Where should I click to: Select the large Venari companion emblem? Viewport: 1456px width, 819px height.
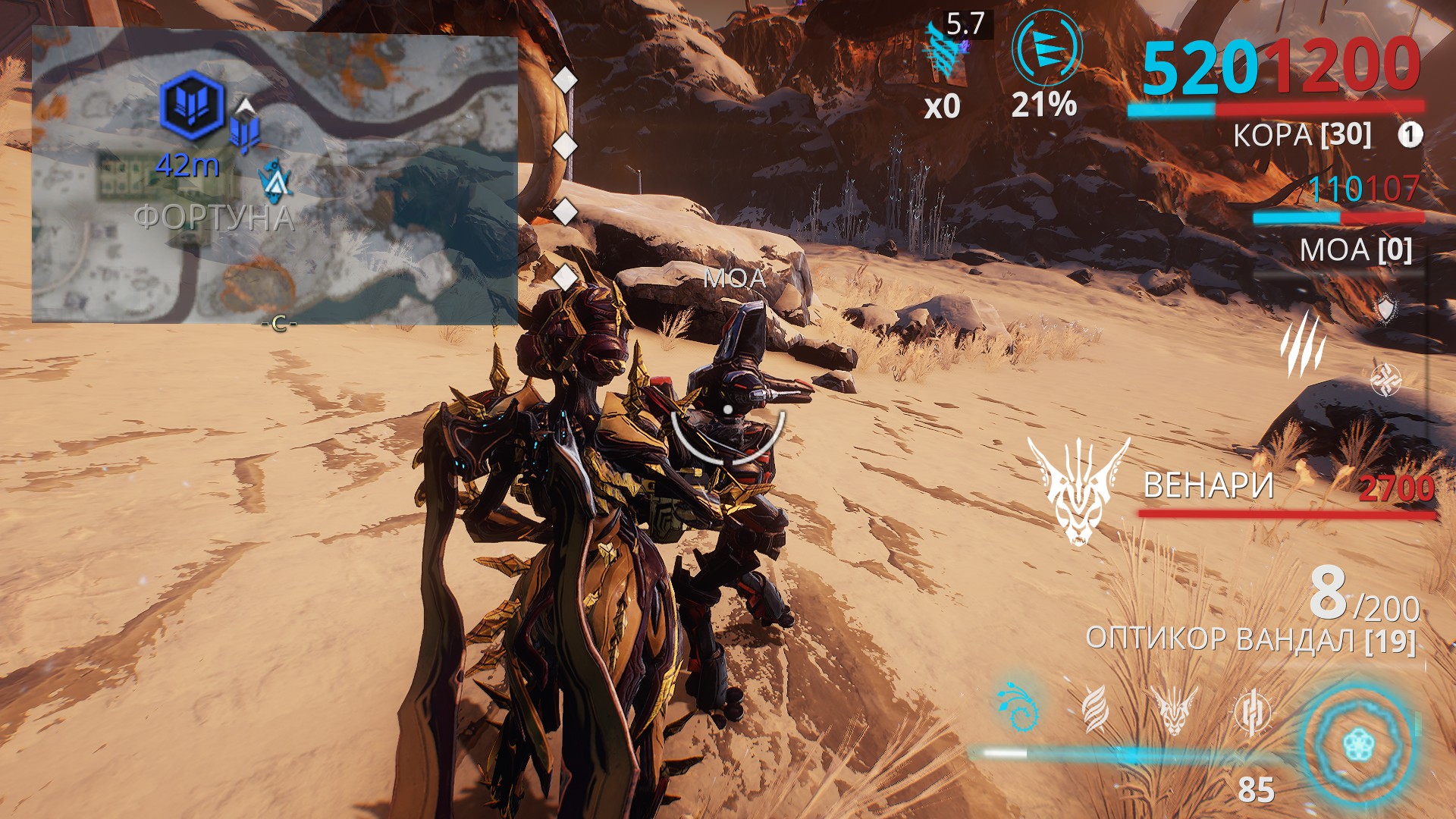pos(1078,491)
